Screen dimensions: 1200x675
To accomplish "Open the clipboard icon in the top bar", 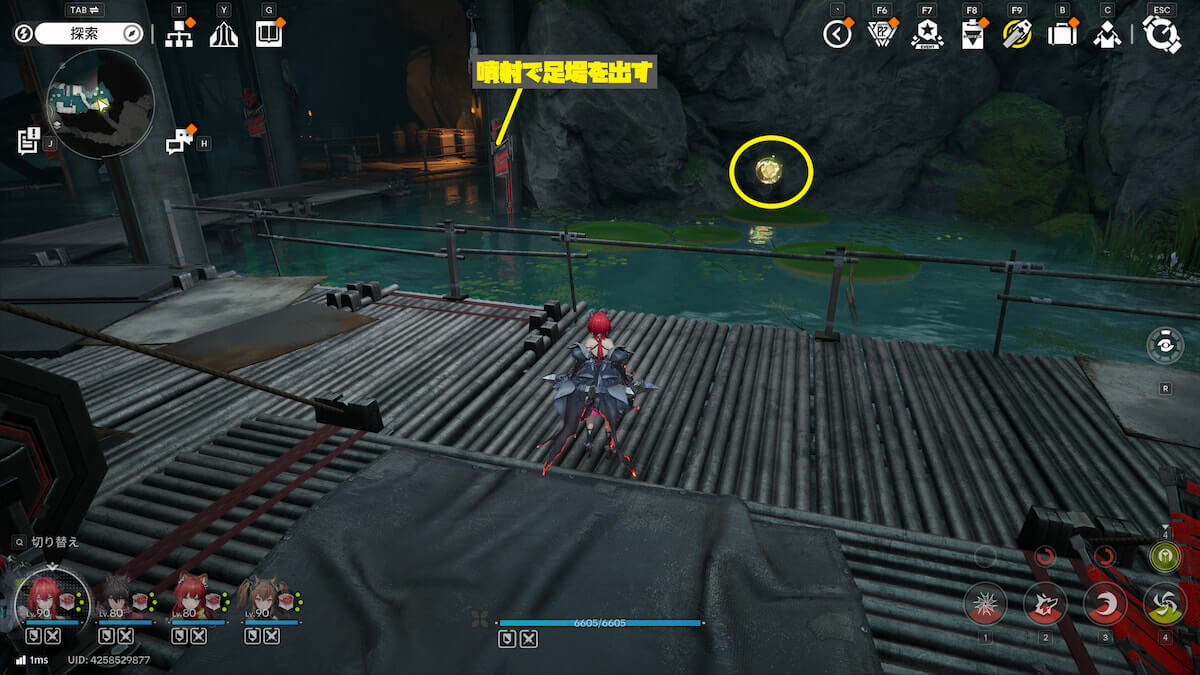I will pyautogui.click(x=971, y=34).
